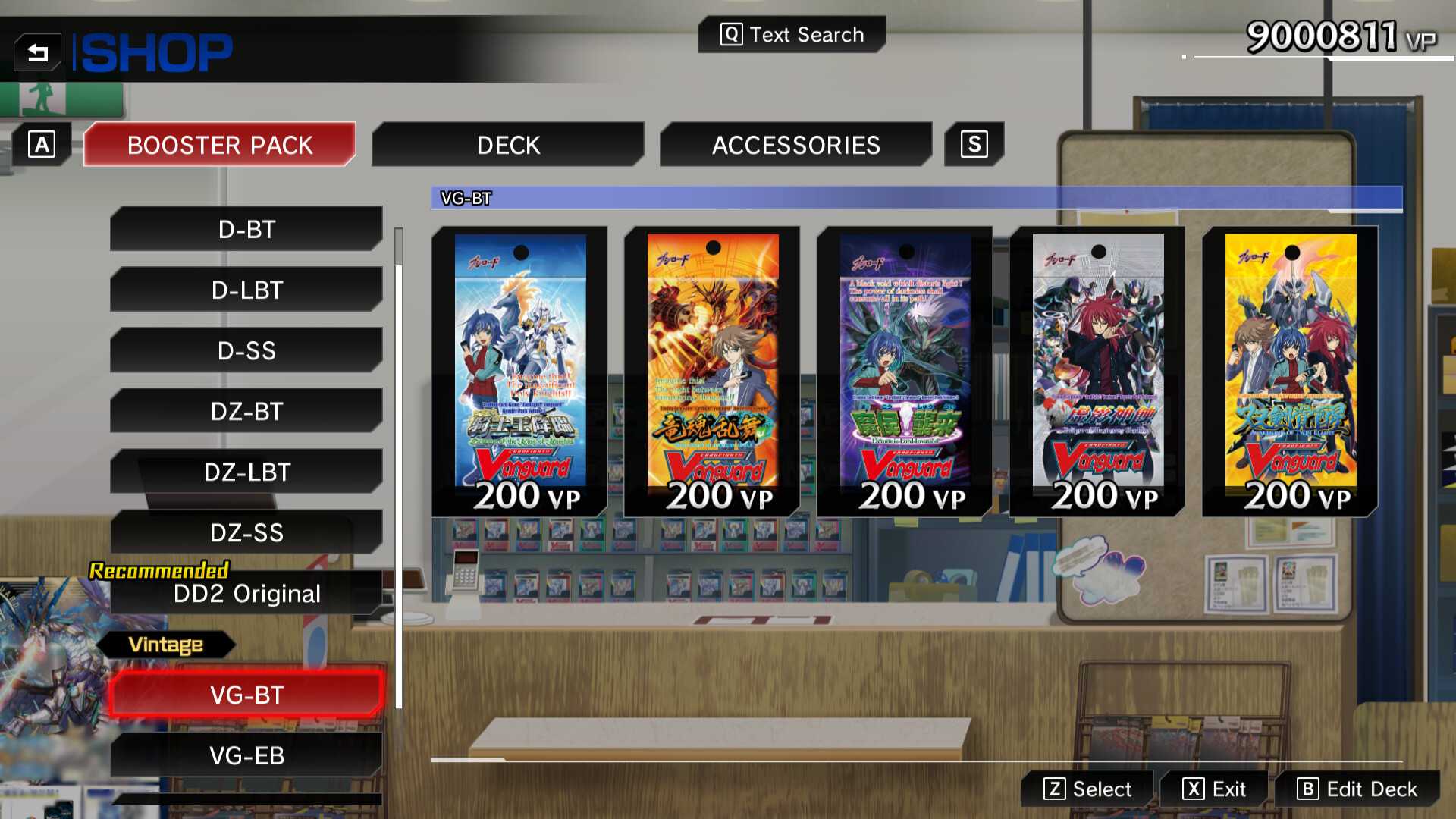The height and width of the screenshot is (819, 1456).
Task: Switch to the DECK tab
Action: 507,144
